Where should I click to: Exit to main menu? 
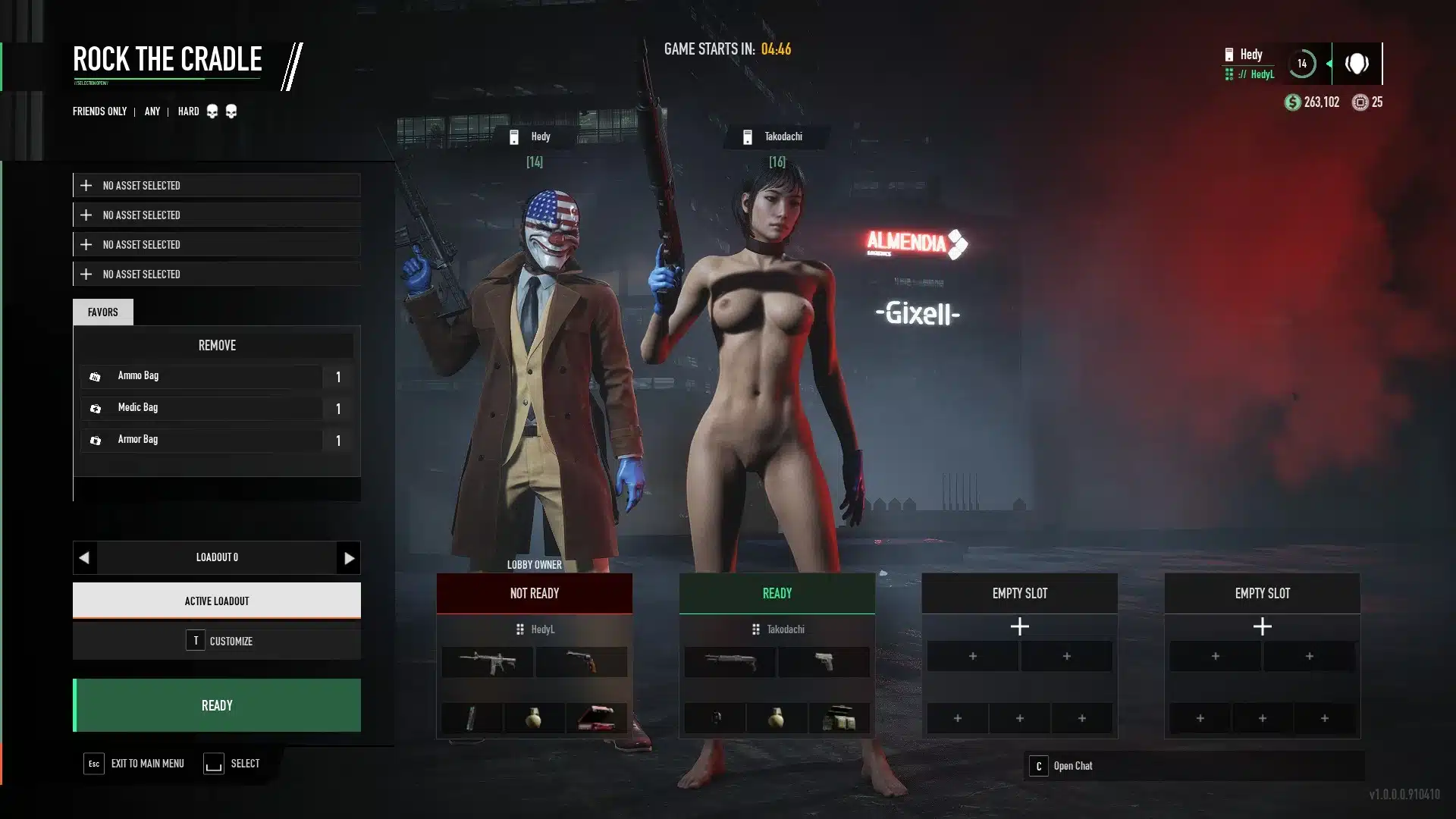(x=135, y=764)
